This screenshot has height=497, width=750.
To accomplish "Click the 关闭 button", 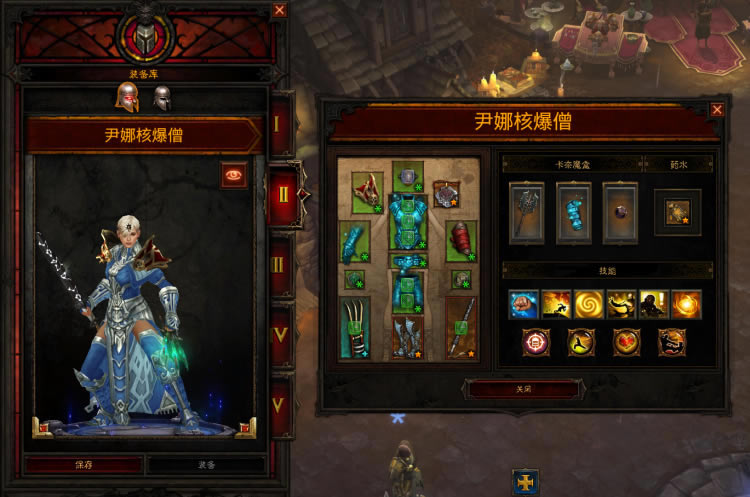I will 520,389.
